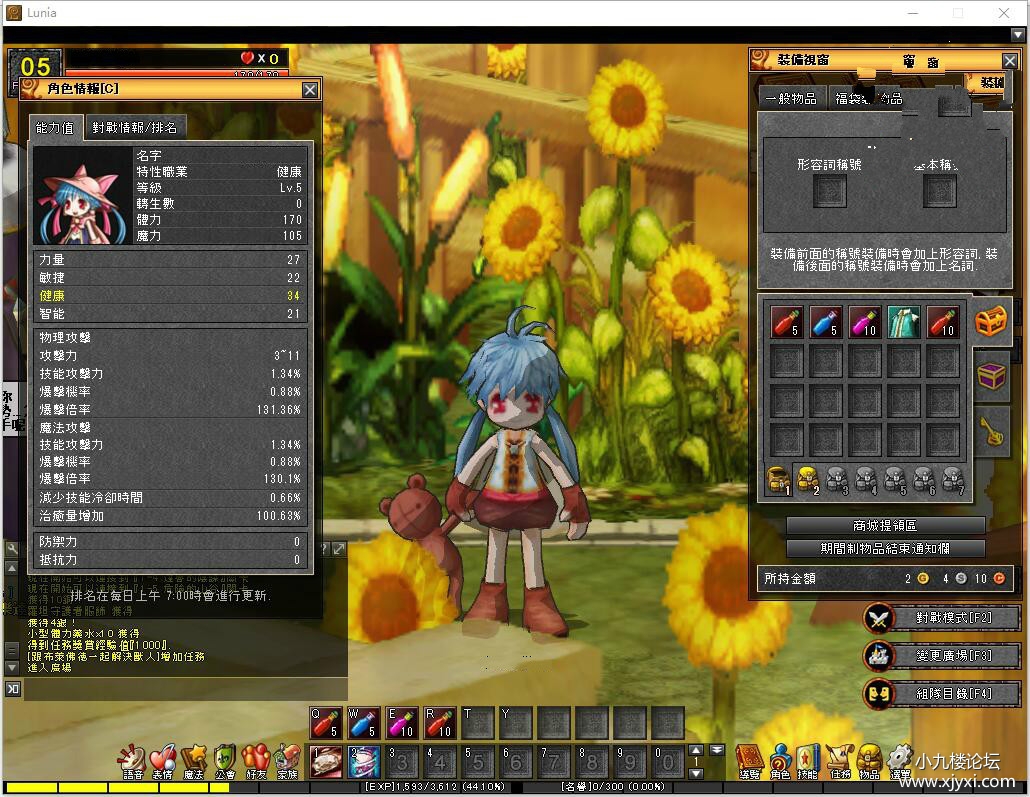The height and width of the screenshot is (797, 1030).
Task: Click the 變更廣場 change plaza button
Action: pyautogui.click(x=942, y=656)
